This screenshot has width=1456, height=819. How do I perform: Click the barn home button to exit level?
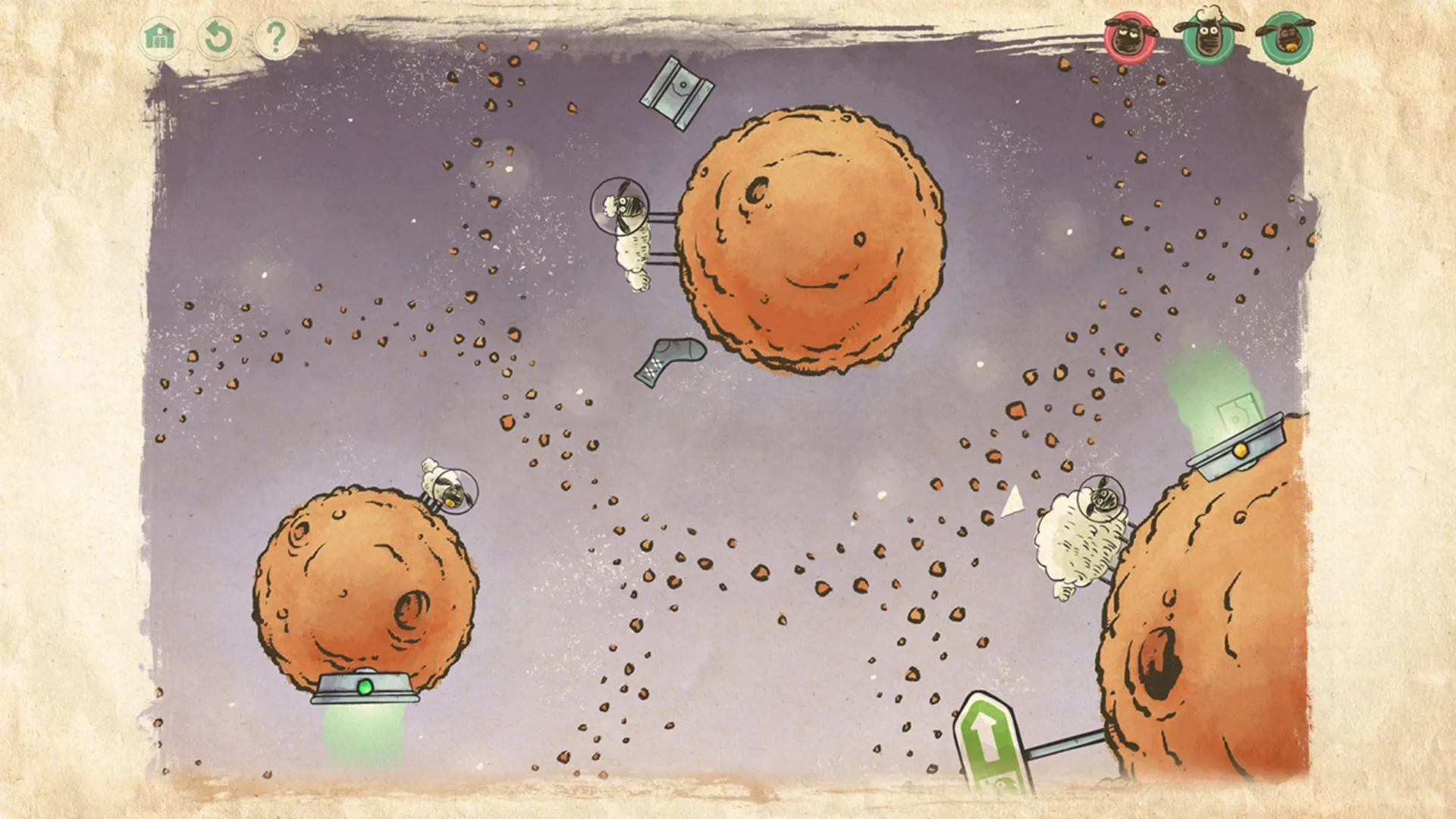(x=159, y=35)
